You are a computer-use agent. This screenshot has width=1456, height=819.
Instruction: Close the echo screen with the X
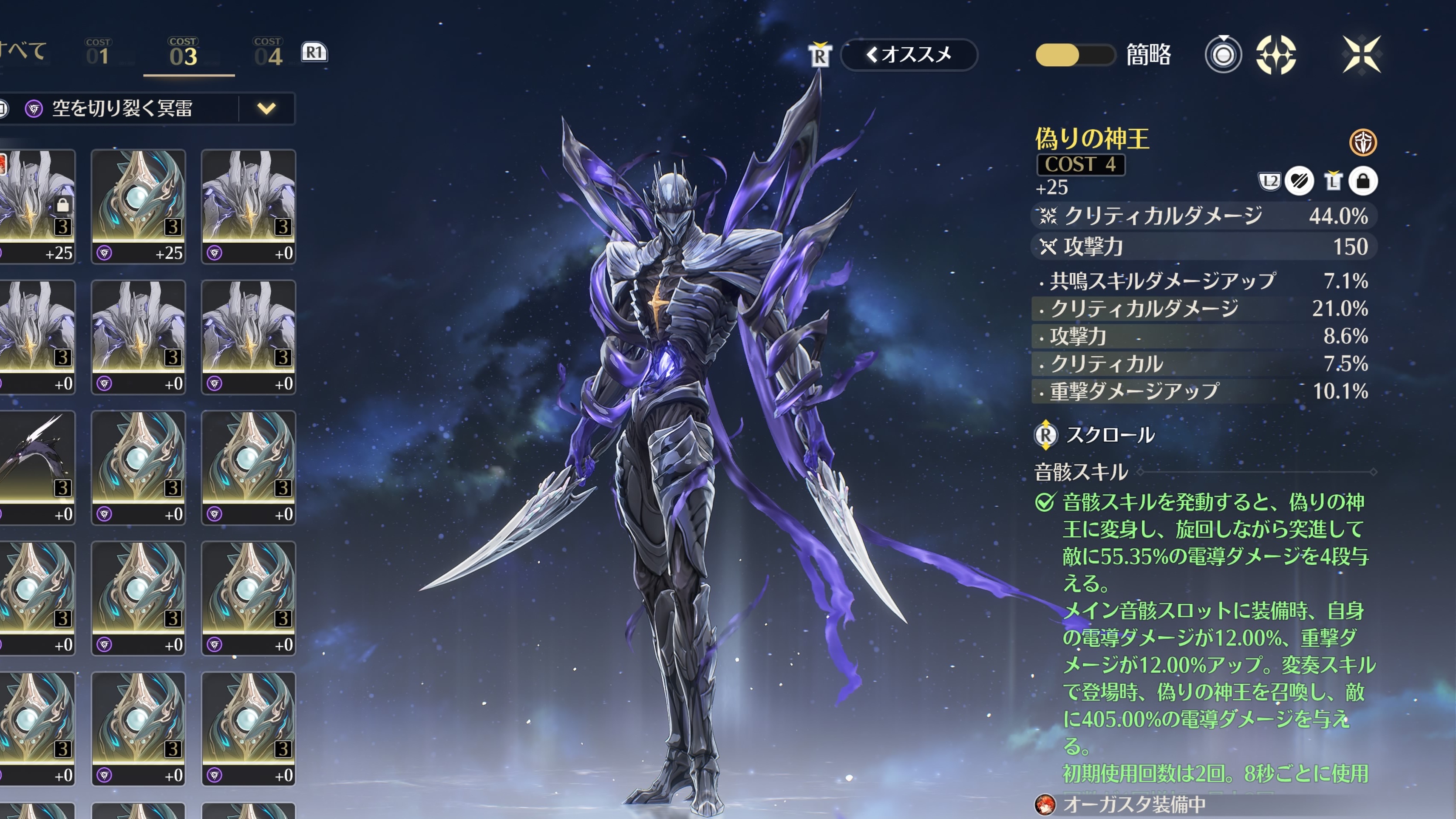pyautogui.click(x=1361, y=55)
